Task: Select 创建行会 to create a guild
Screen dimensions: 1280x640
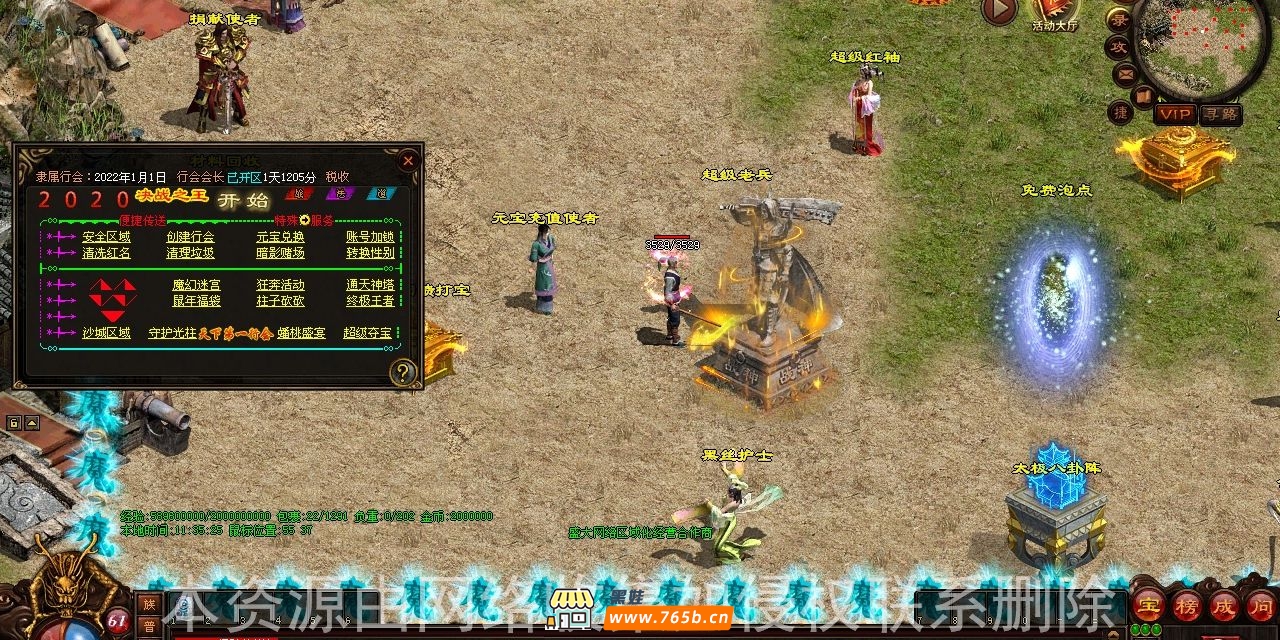Action: [x=190, y=237]
